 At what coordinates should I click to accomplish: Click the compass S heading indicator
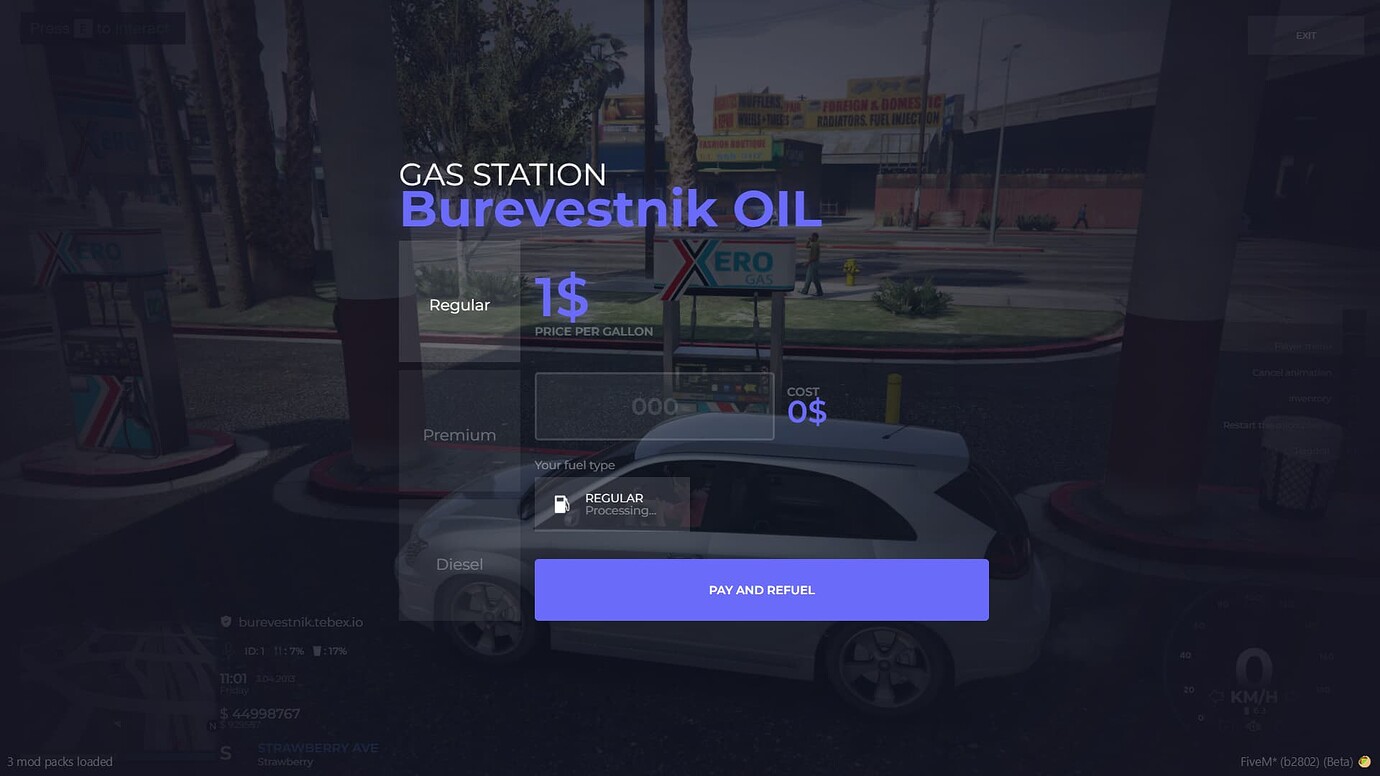pos(226,752)
